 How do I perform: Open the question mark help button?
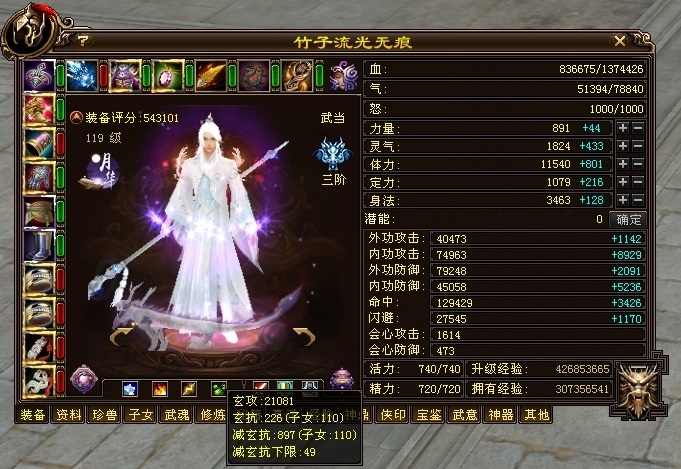coord(82,41)
